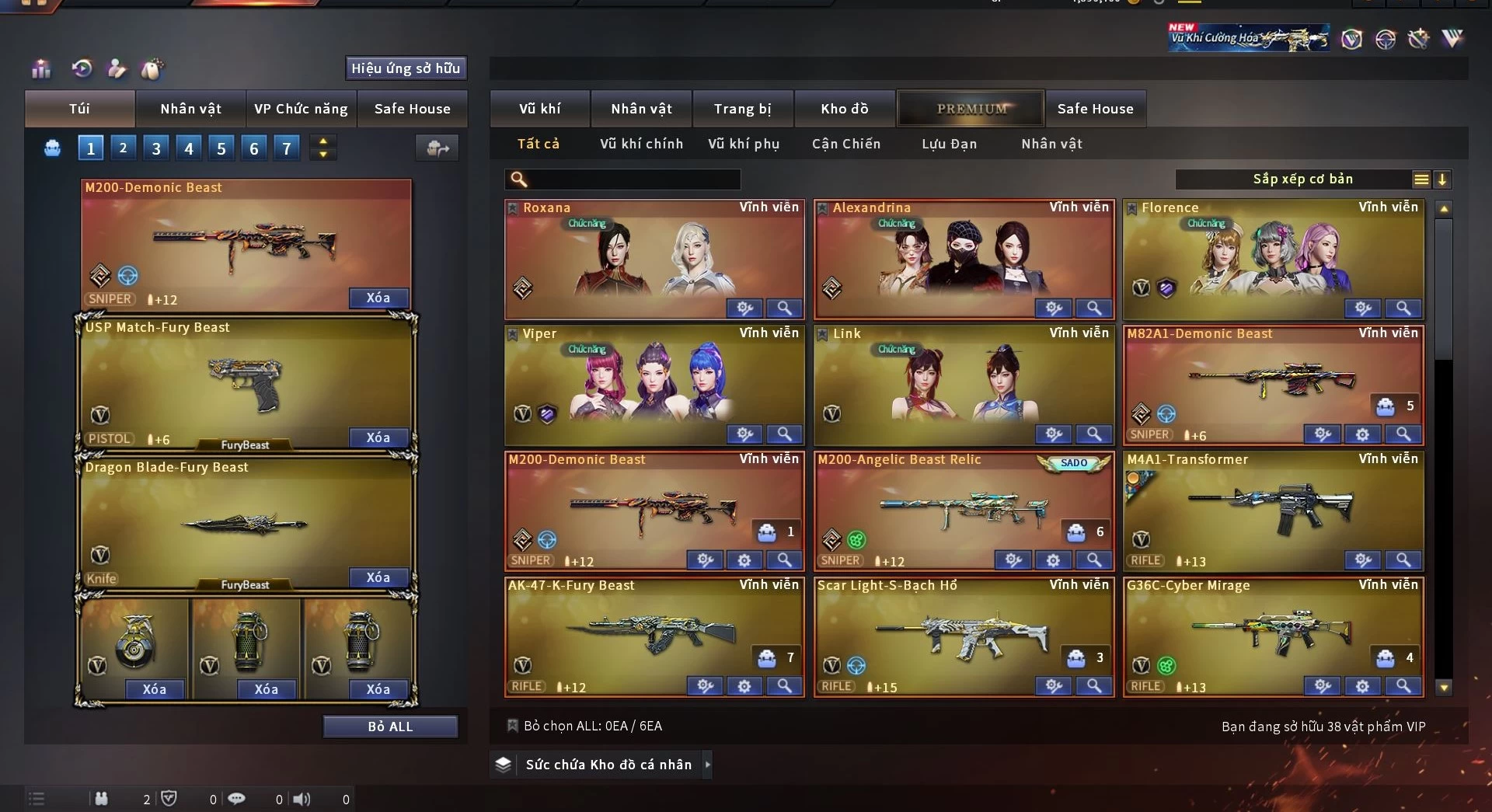Clear all equipped items with Bỏ ALL

click(390, 727)
